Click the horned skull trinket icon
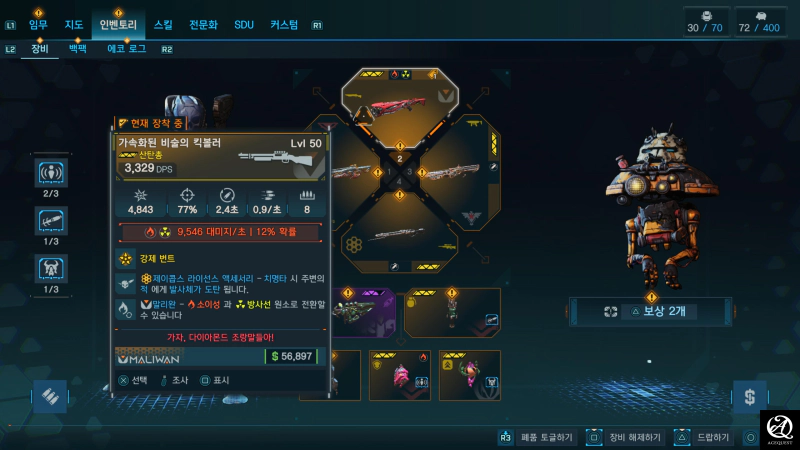Viewport: 800px width, 450px height. tap(51, 269)
